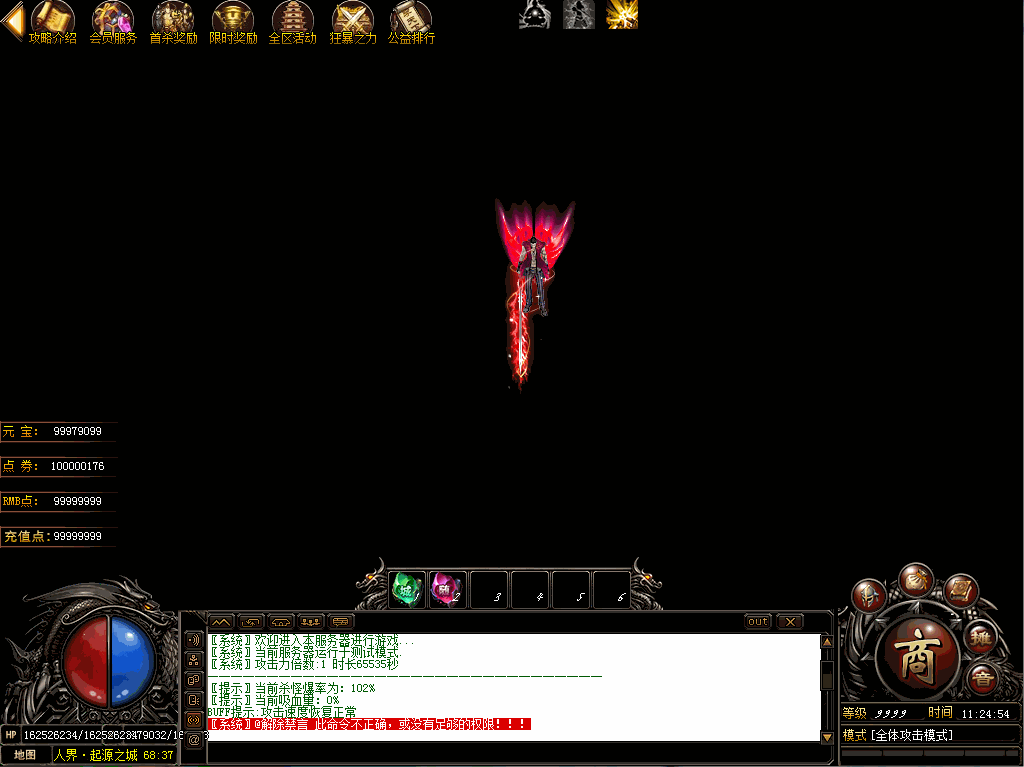Use the pink gem in hotbar slot 2
Screen dimensions: 1024x767
pyautogui.click(x=445, y=589)
